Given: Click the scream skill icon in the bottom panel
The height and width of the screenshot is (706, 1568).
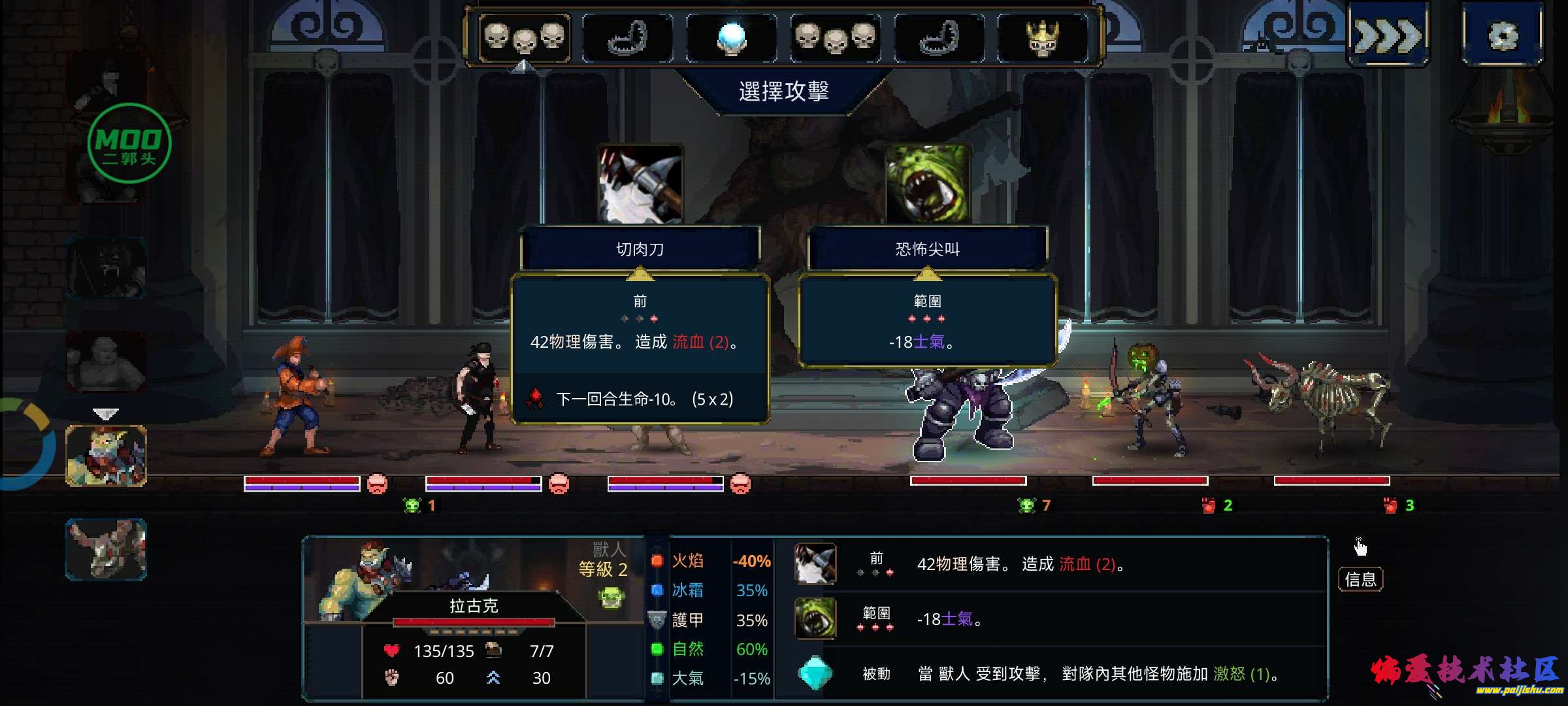Looking at the screenshot, I should click(x=815, y=618).
